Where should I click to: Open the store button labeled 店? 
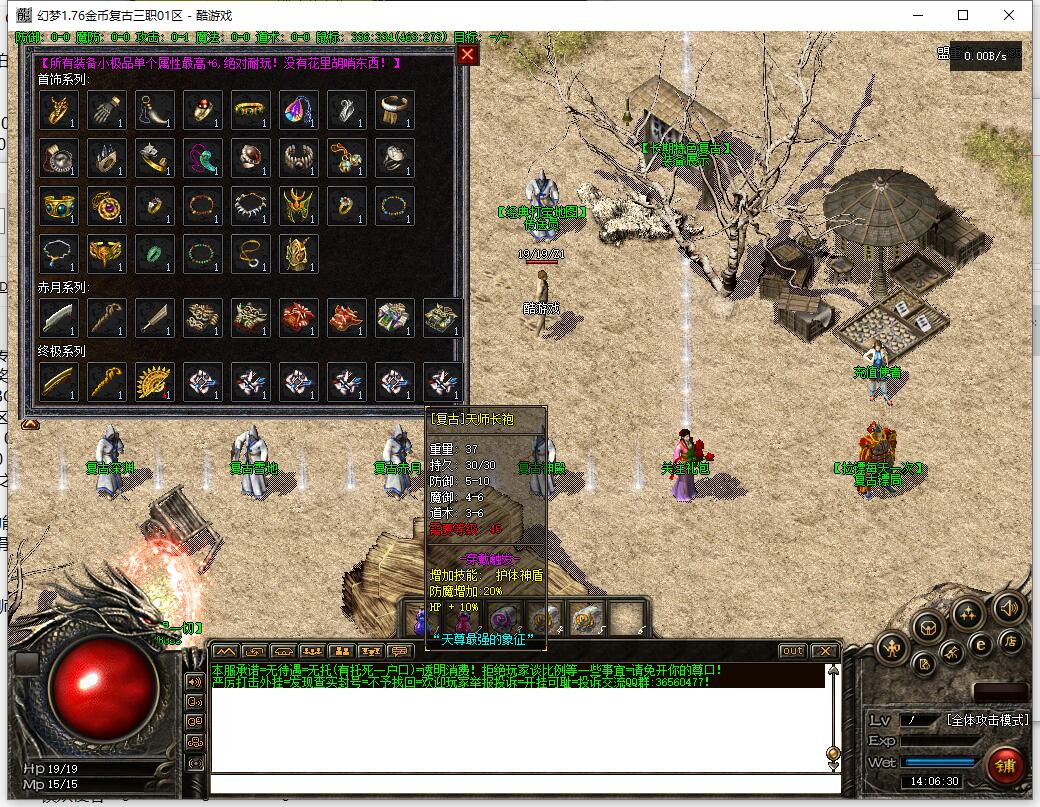(x=1010, y=641)
